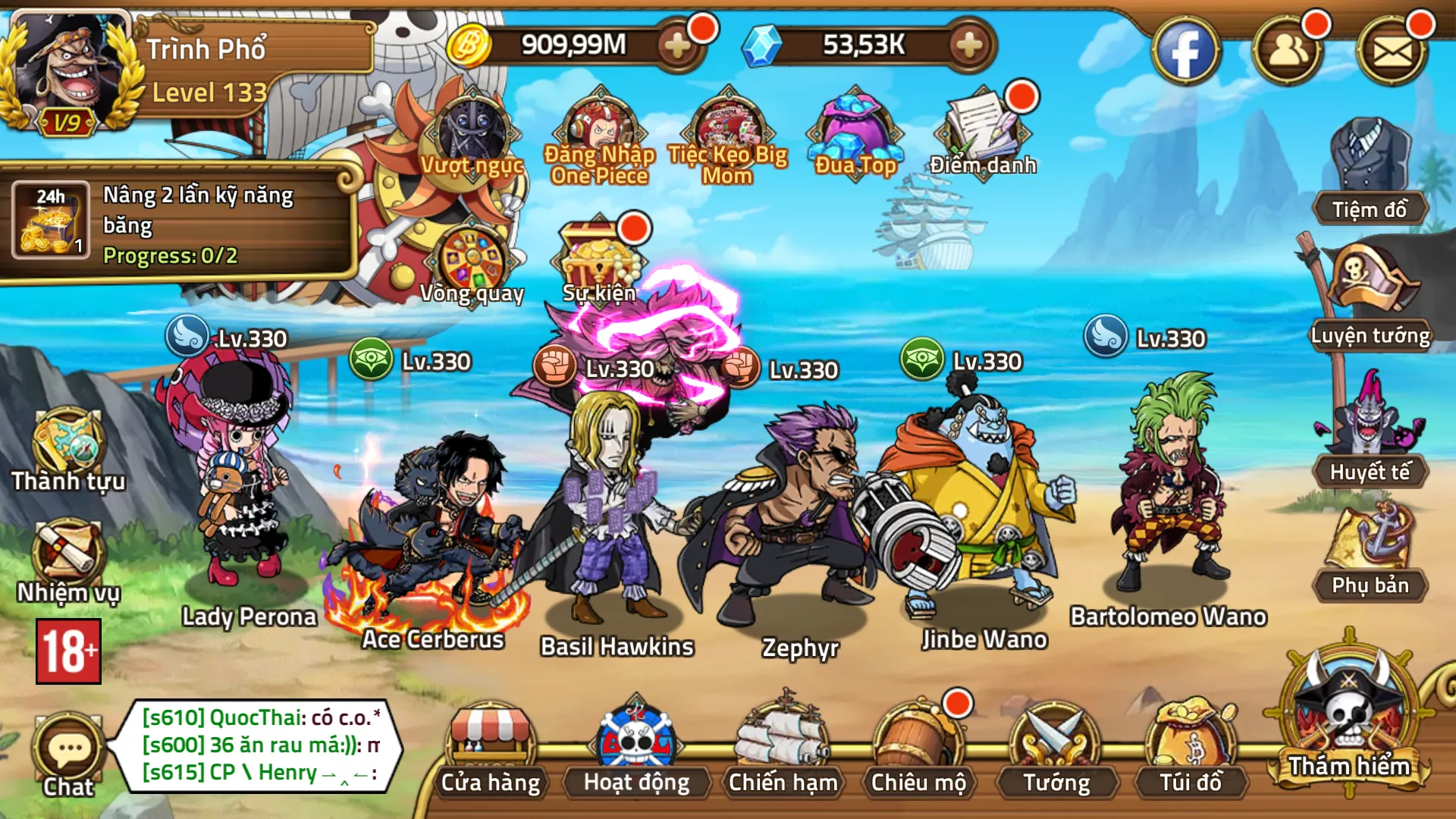This screenshot has height=819, width=1456.
Task: Spin the Vòng quay wheel
Action: (x=472, y=258)
